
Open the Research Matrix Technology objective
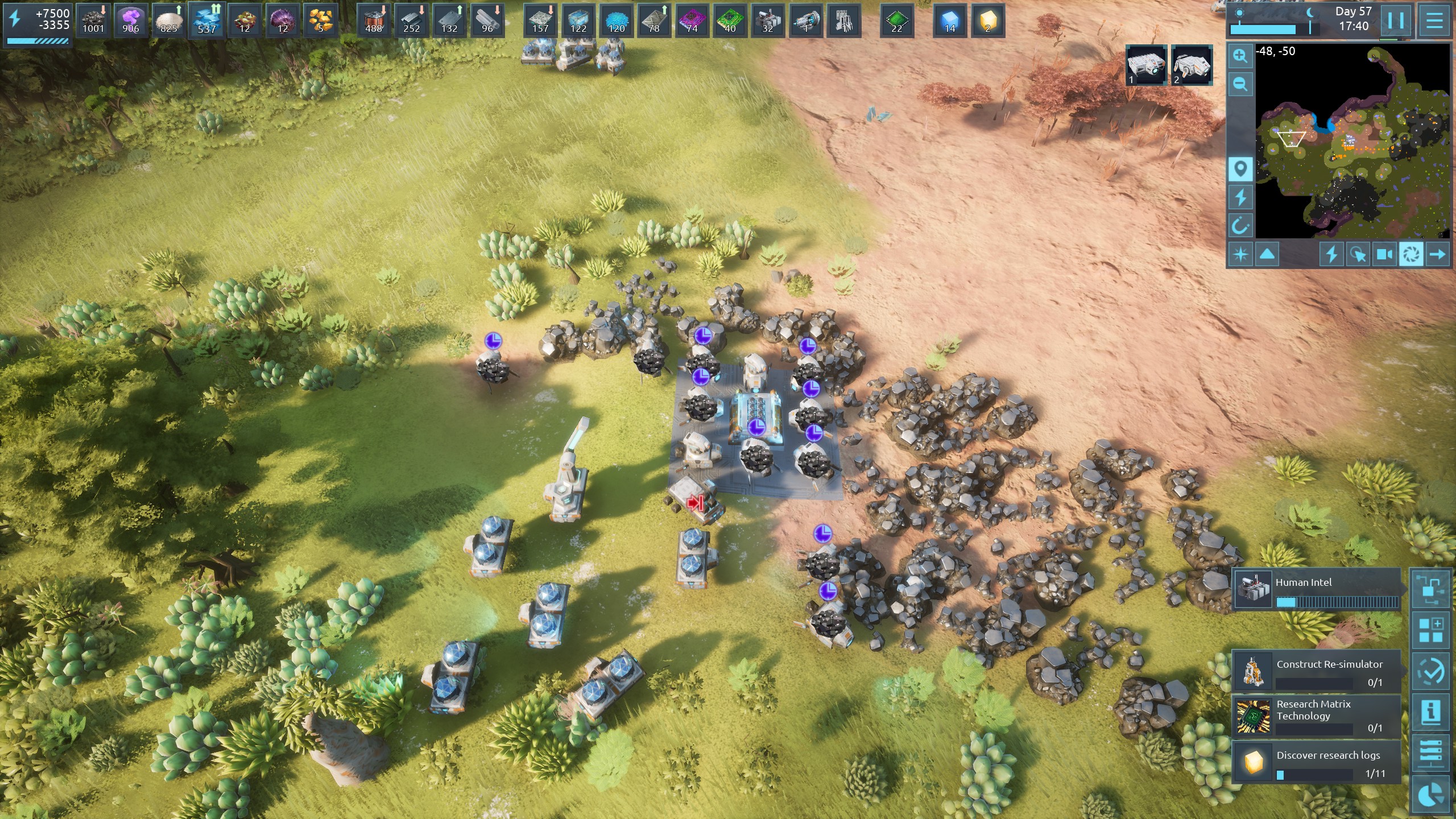click(1316, 715)
